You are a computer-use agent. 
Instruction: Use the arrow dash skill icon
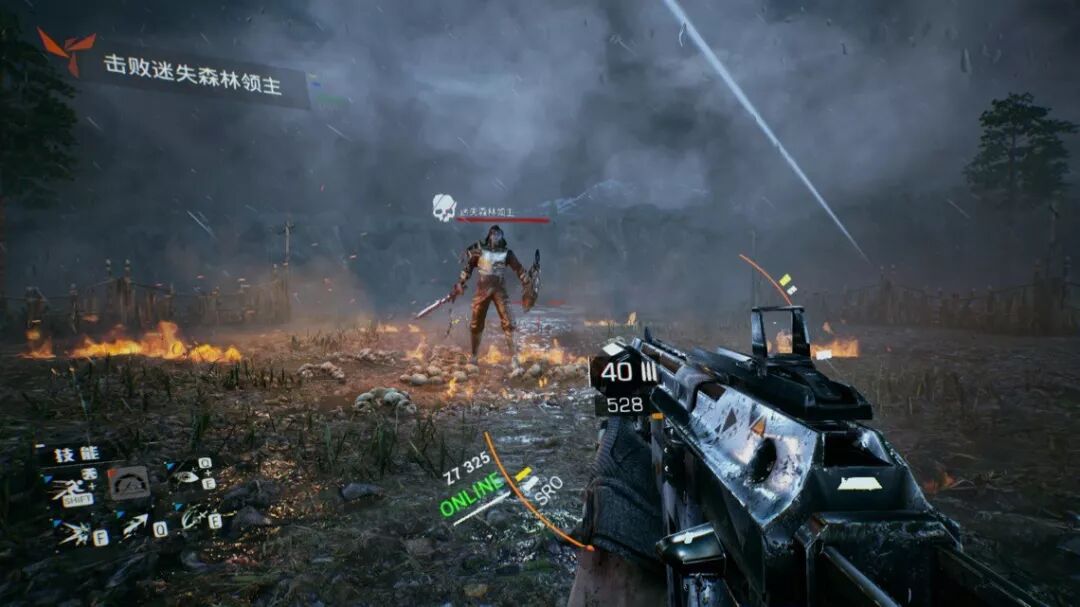(x=136, y=524)
